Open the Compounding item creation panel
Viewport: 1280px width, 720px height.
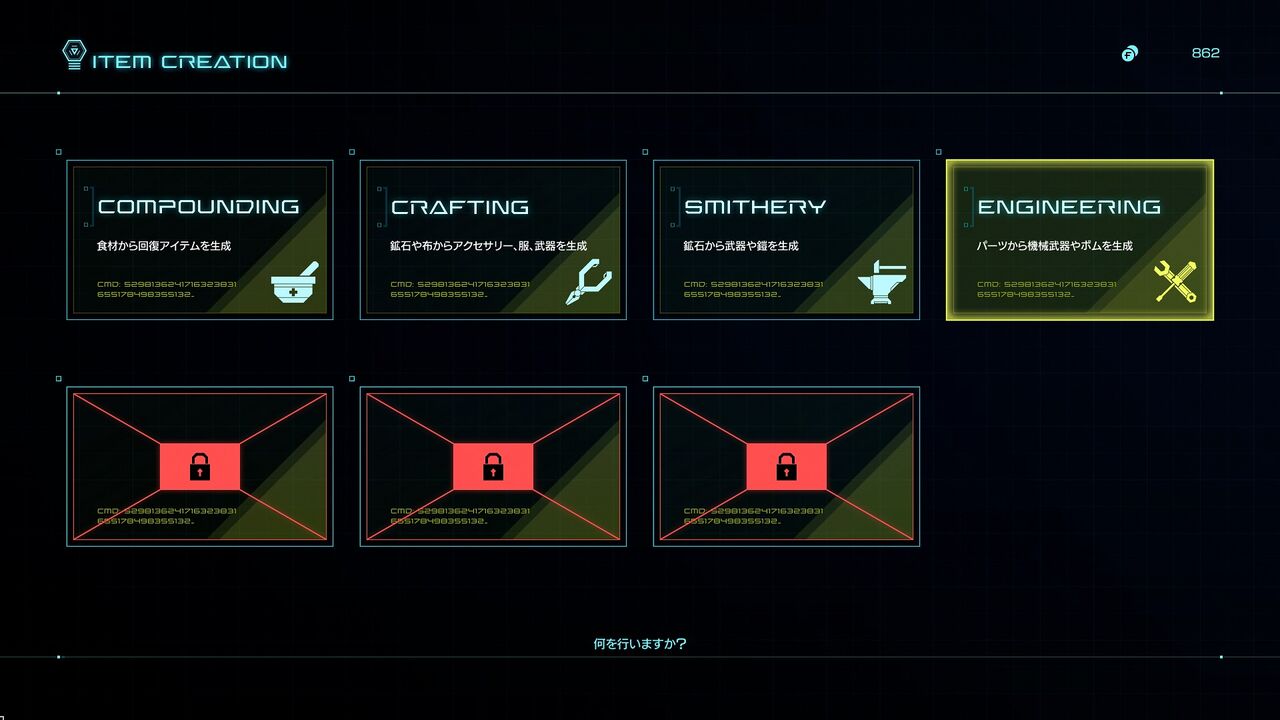[200, 240]
